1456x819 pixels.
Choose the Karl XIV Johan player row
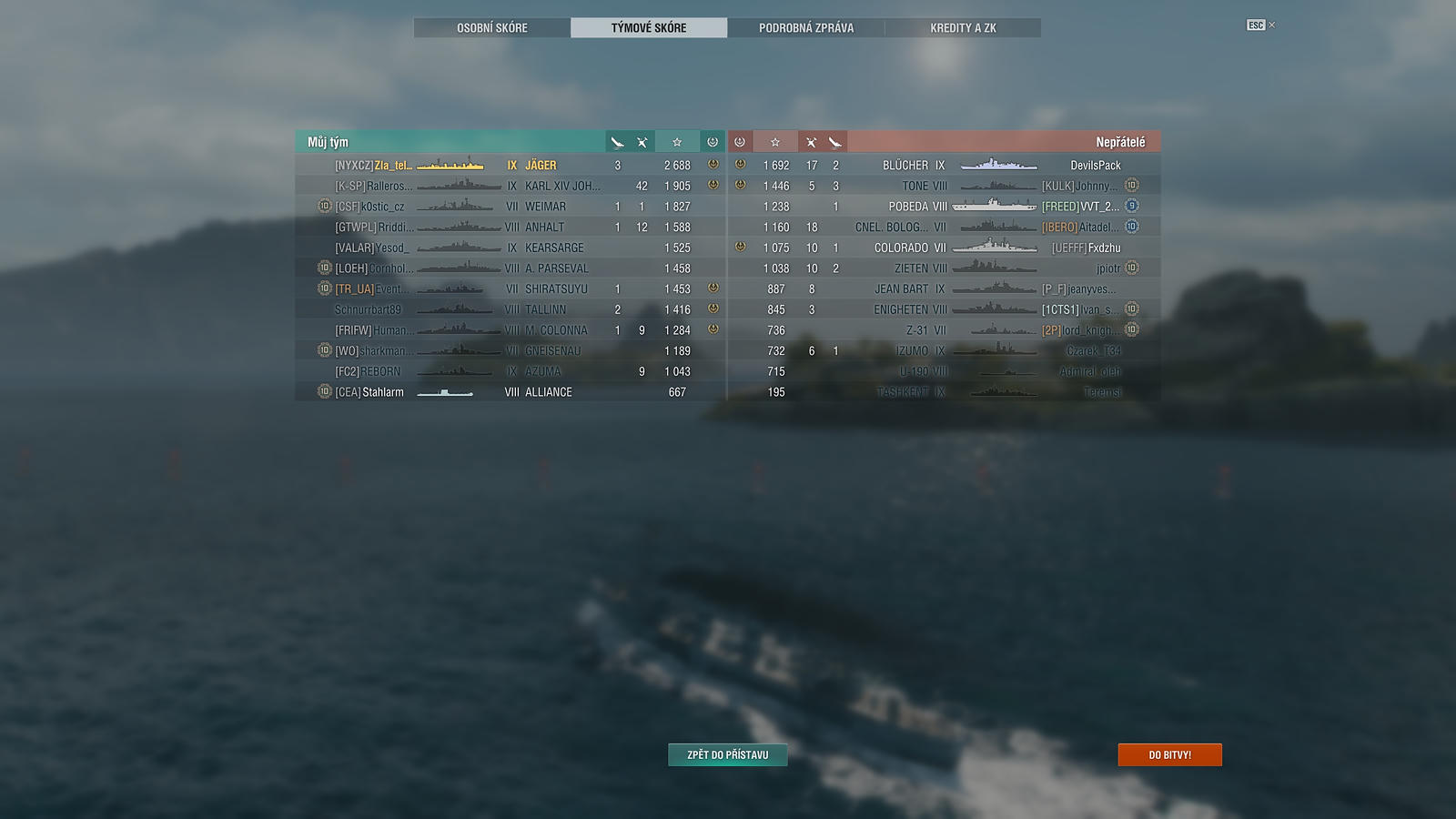pyautogui.click(x=510, y=186)
